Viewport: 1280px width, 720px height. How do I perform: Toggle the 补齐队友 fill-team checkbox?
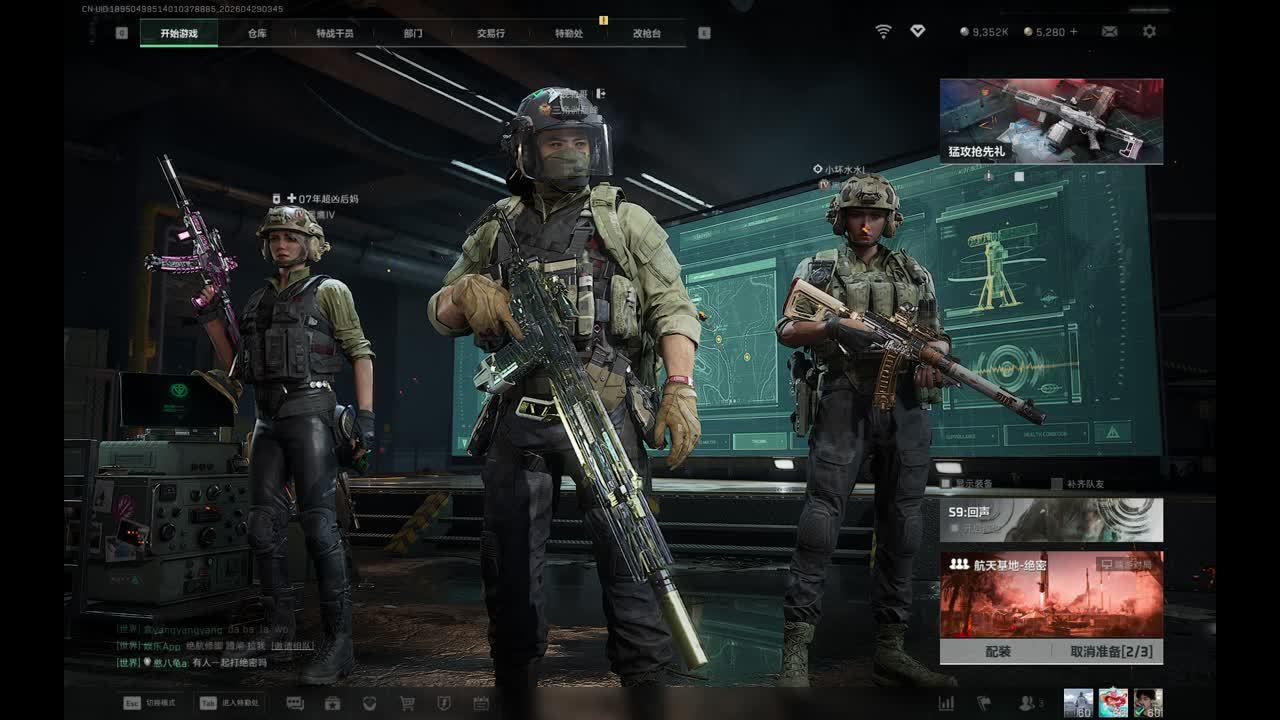[x=1057, y=484]
